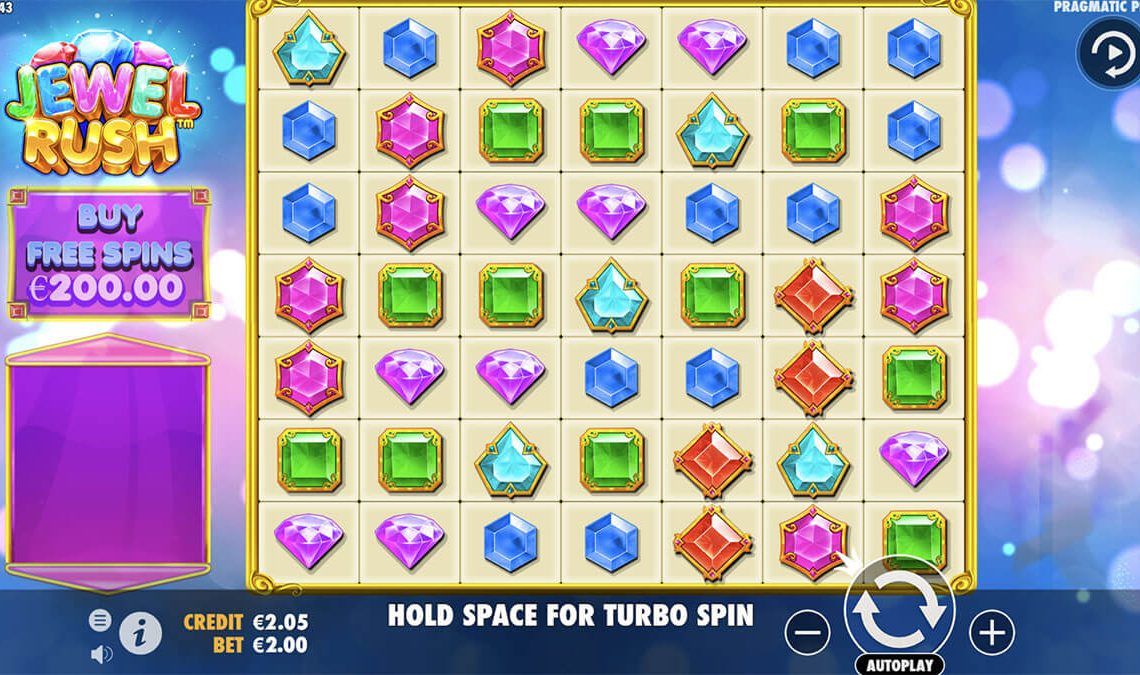This screenshot has height=675, width=1140.
Task: Increase the bet with the plus button
Action: [991, 632]
